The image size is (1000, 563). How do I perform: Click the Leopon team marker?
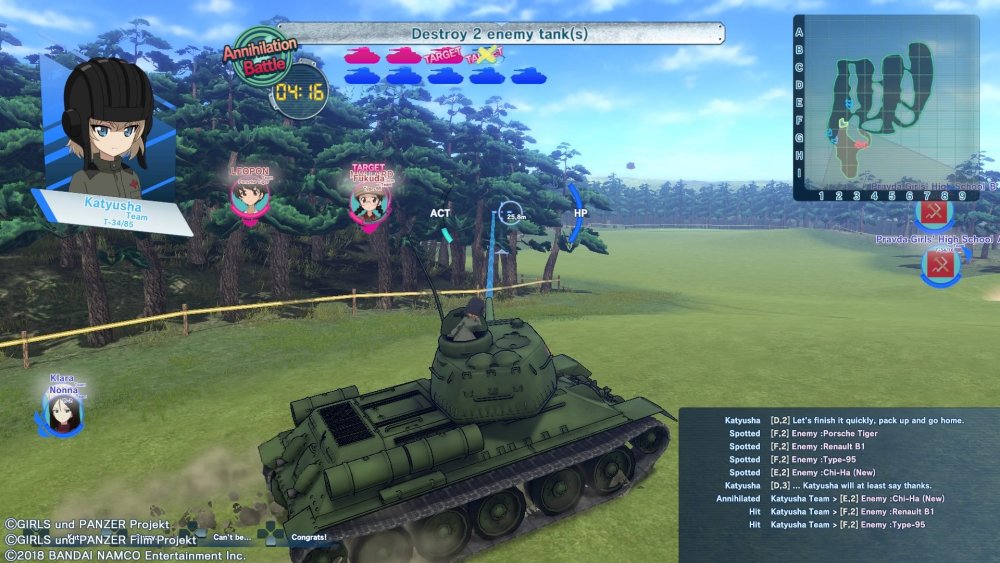[x=249, y=195]
